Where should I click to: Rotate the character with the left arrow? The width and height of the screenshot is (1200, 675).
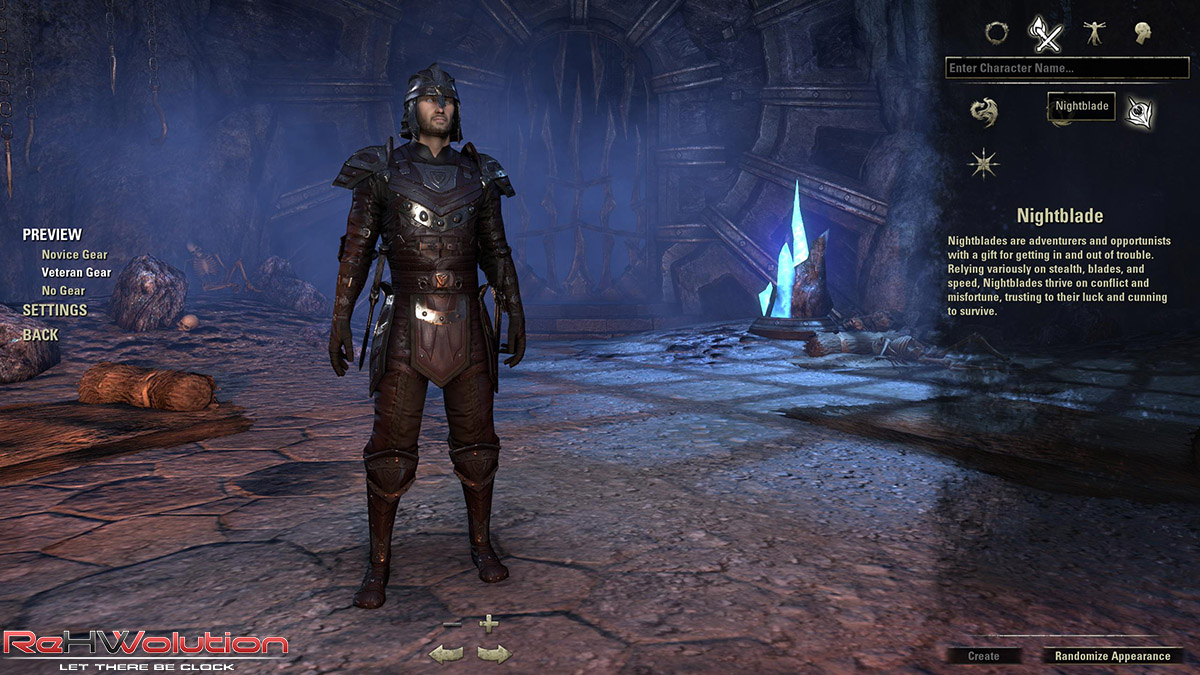point(445,654)
